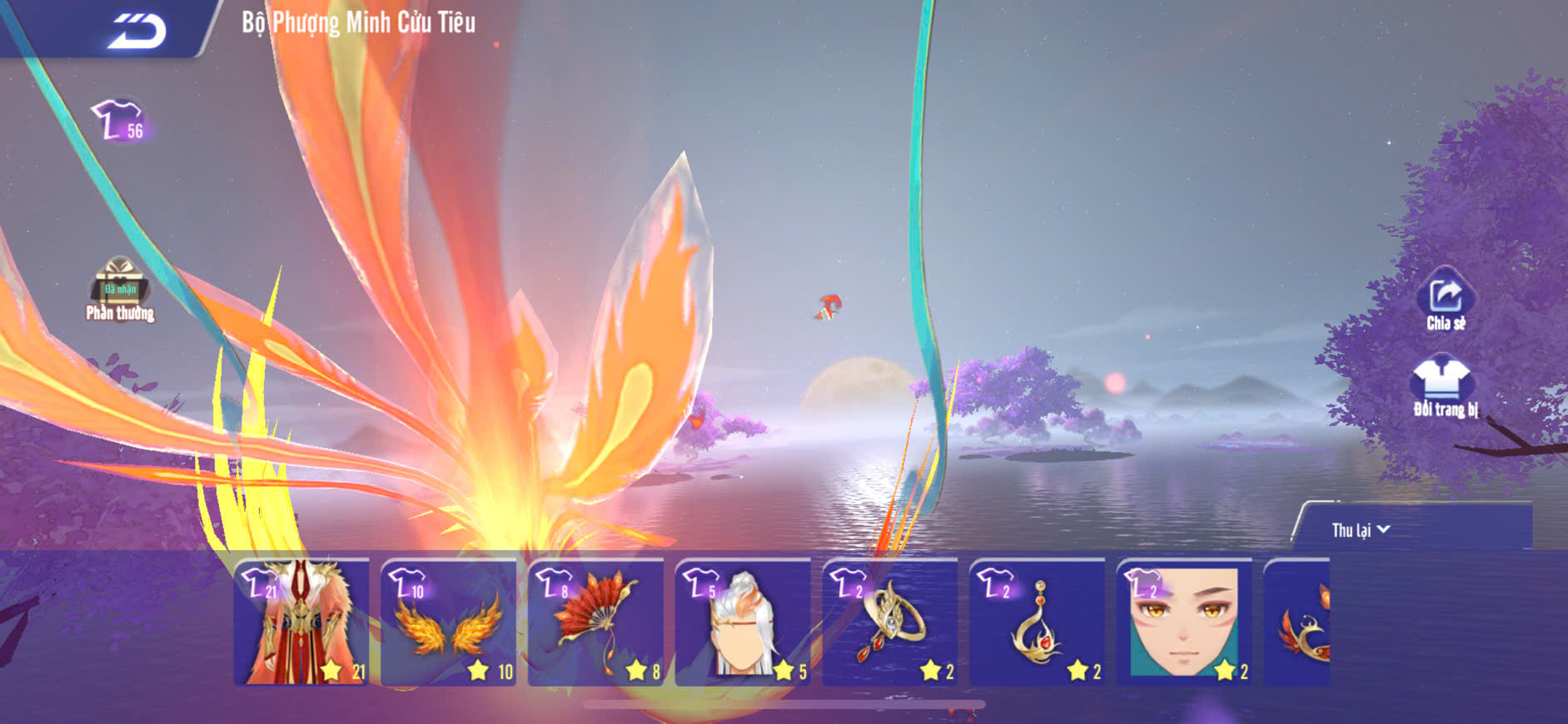This screenshot has width=1568, height=724.
Task: Click the purple shirt icon showing 56
Action: 121,122
